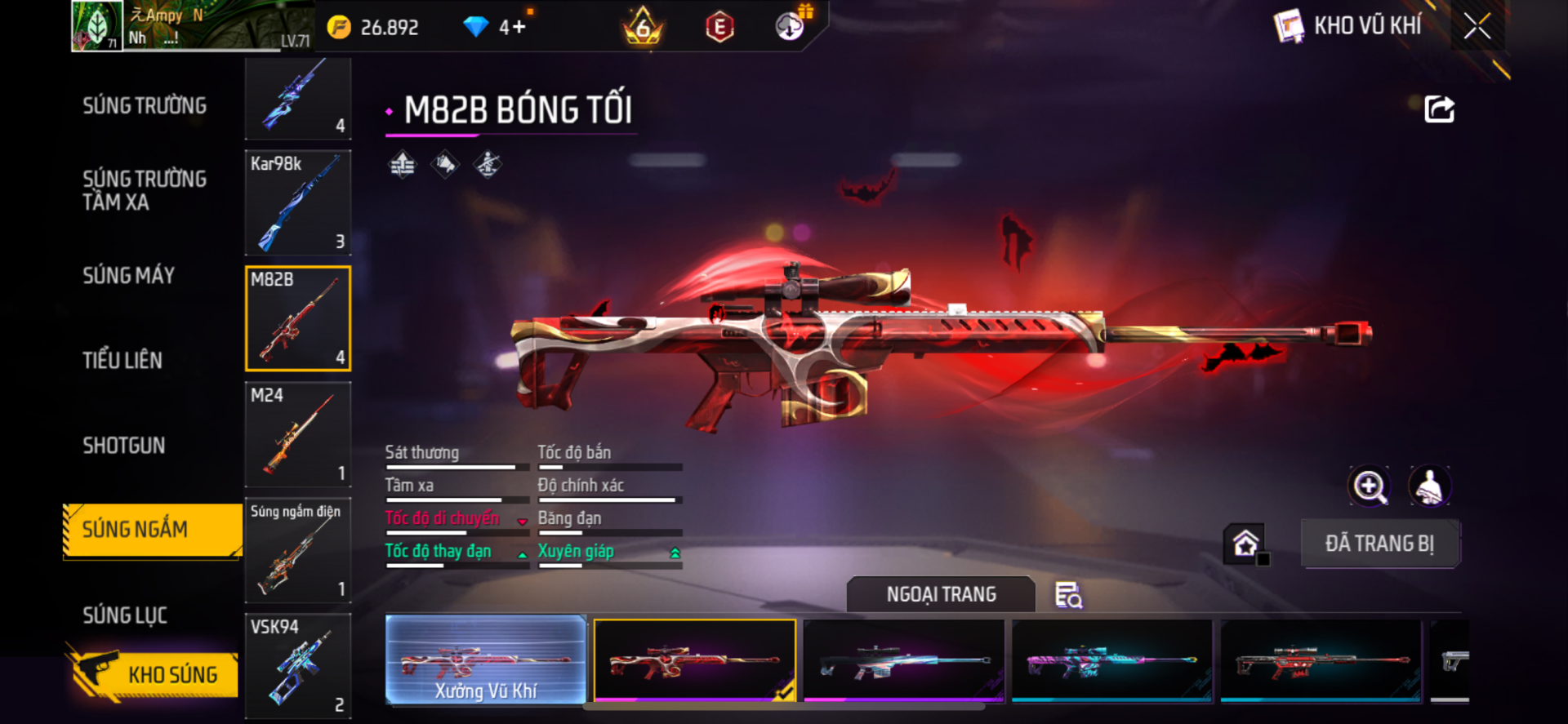The height and width of the screenshot is (724, 1568).
Task: Open the Xưởng Vũ Khí tile
Action: 486,660
